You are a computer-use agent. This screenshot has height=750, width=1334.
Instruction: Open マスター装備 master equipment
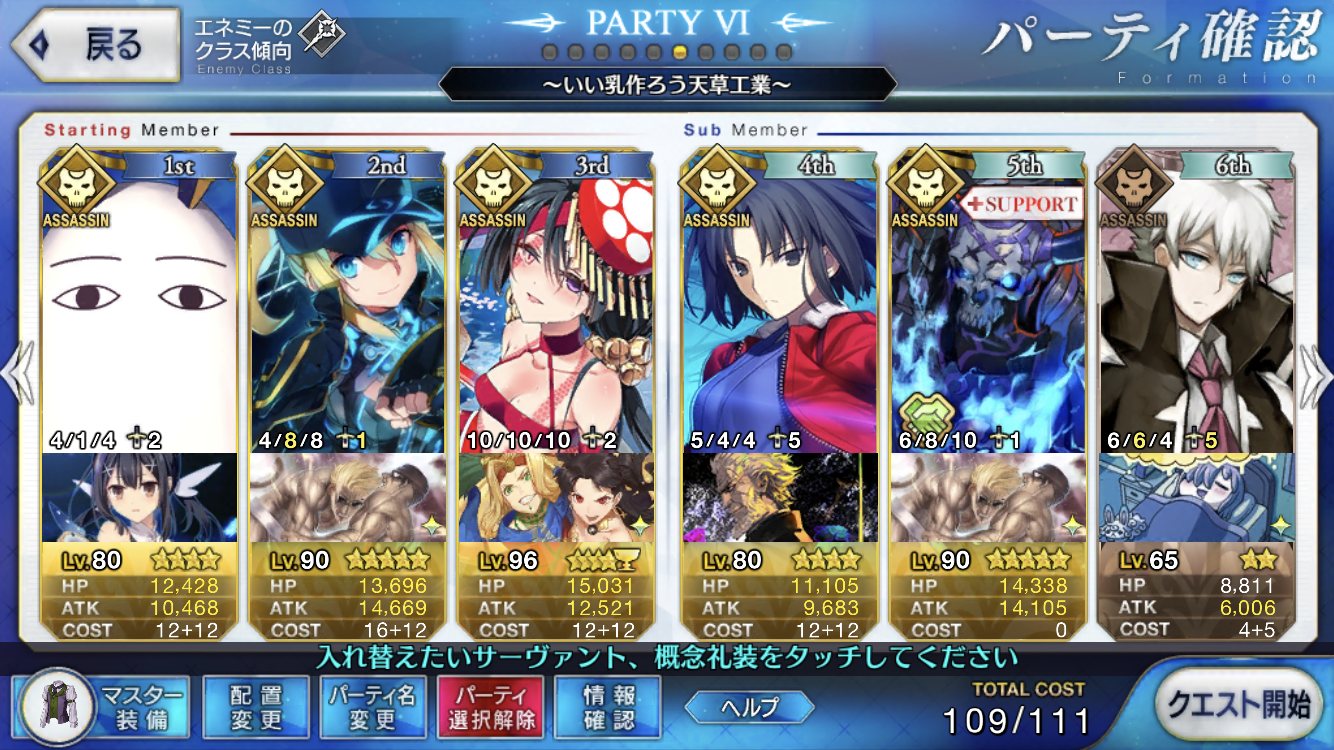pyautogui.click(x=103, y=706)
